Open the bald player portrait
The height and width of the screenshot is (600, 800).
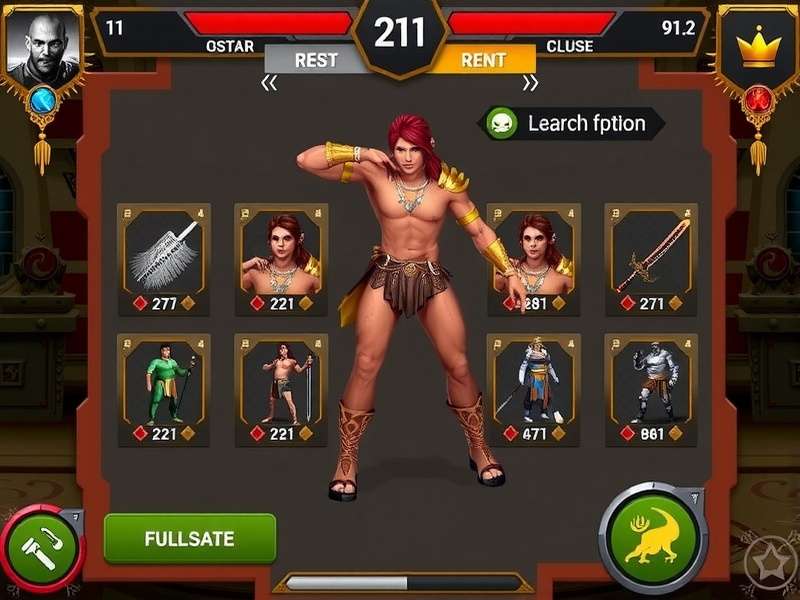point(42,48)
